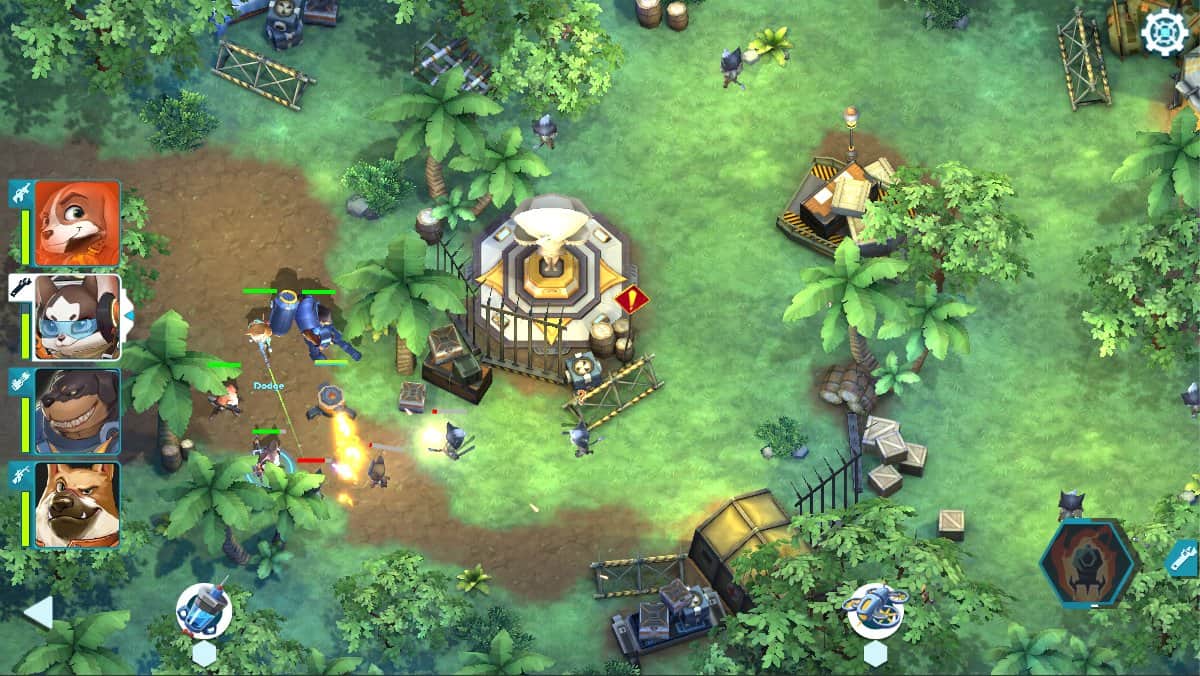This screenshot has height=676, width=1200.
Task: Tap the left-pointing triangle arrow
Action: coord(38,611)
